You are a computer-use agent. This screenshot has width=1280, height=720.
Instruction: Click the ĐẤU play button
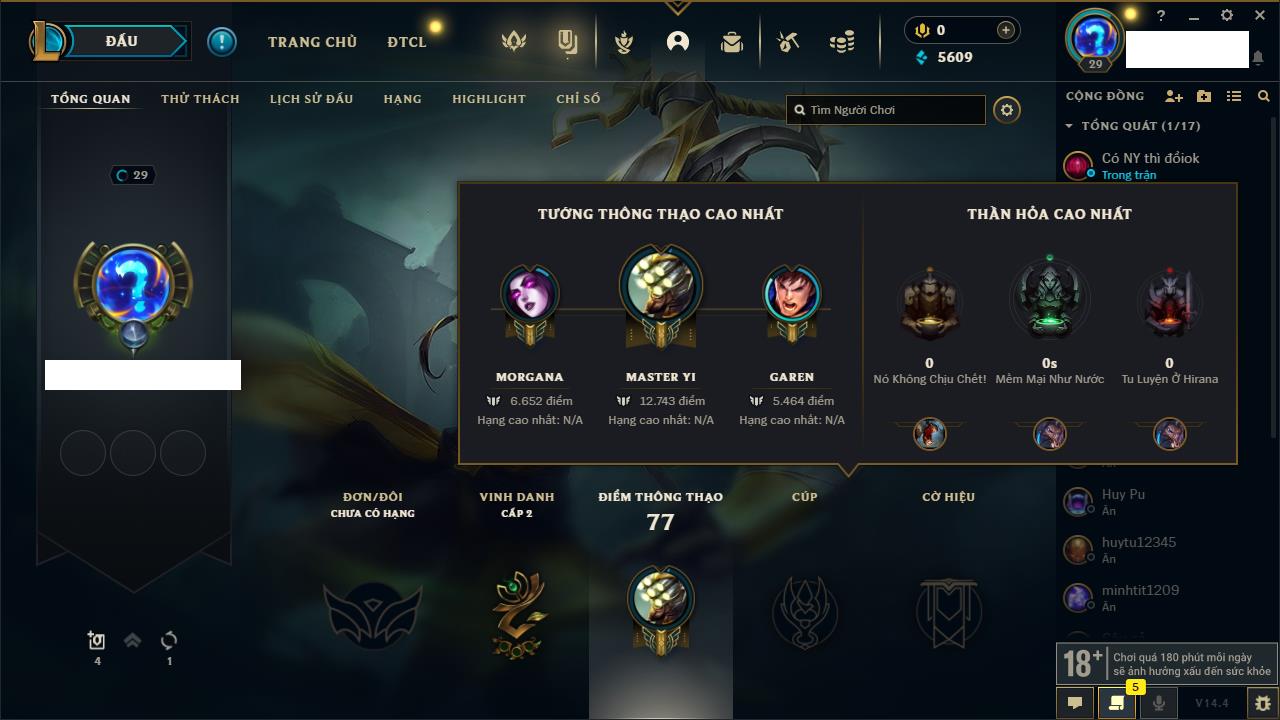pos(121,41)
